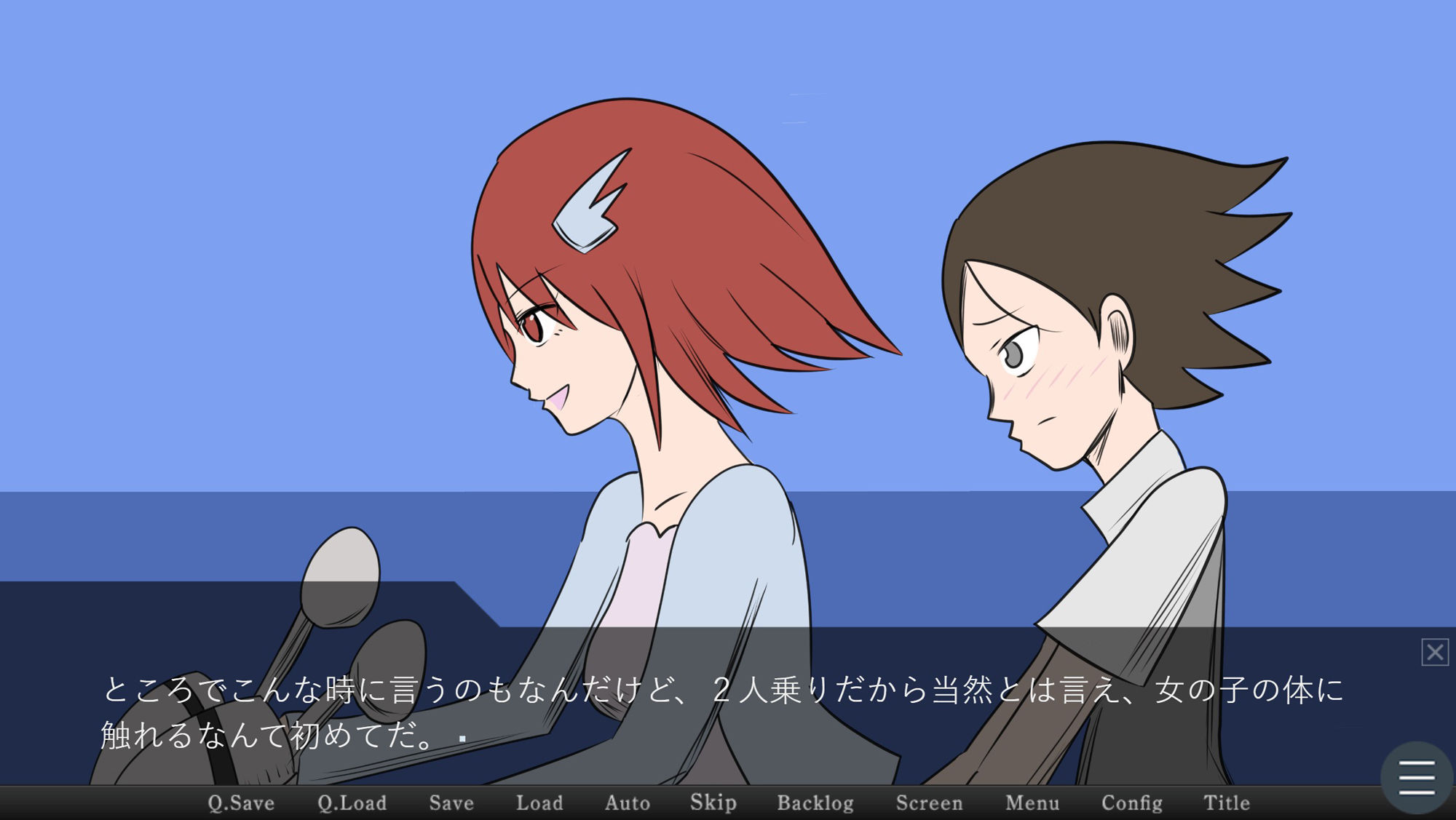Enable Skip mode to fast-forward text

pos(712,803)
